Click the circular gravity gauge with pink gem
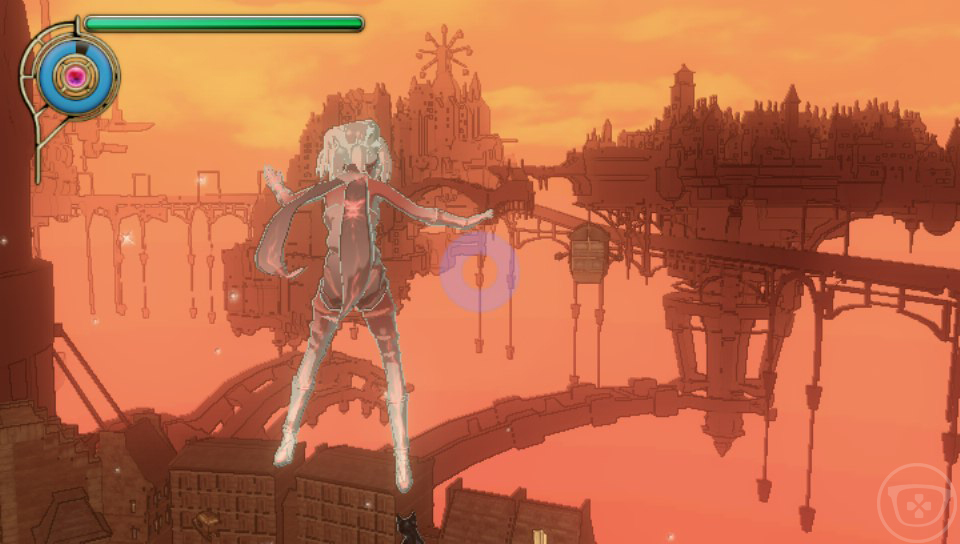The image size is (960, 544). pyautogui.click(x=75, y=74)
